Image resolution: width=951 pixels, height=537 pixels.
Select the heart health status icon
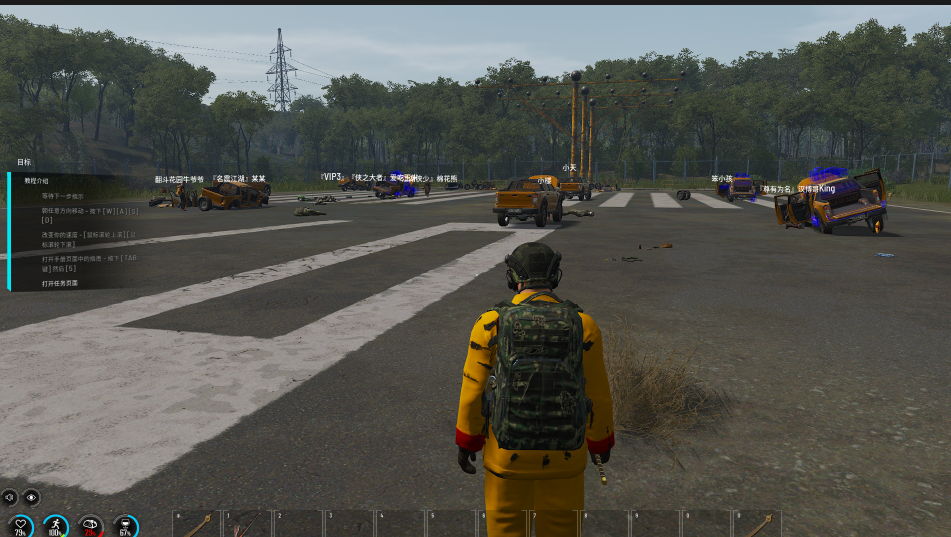tap(21, 525)
